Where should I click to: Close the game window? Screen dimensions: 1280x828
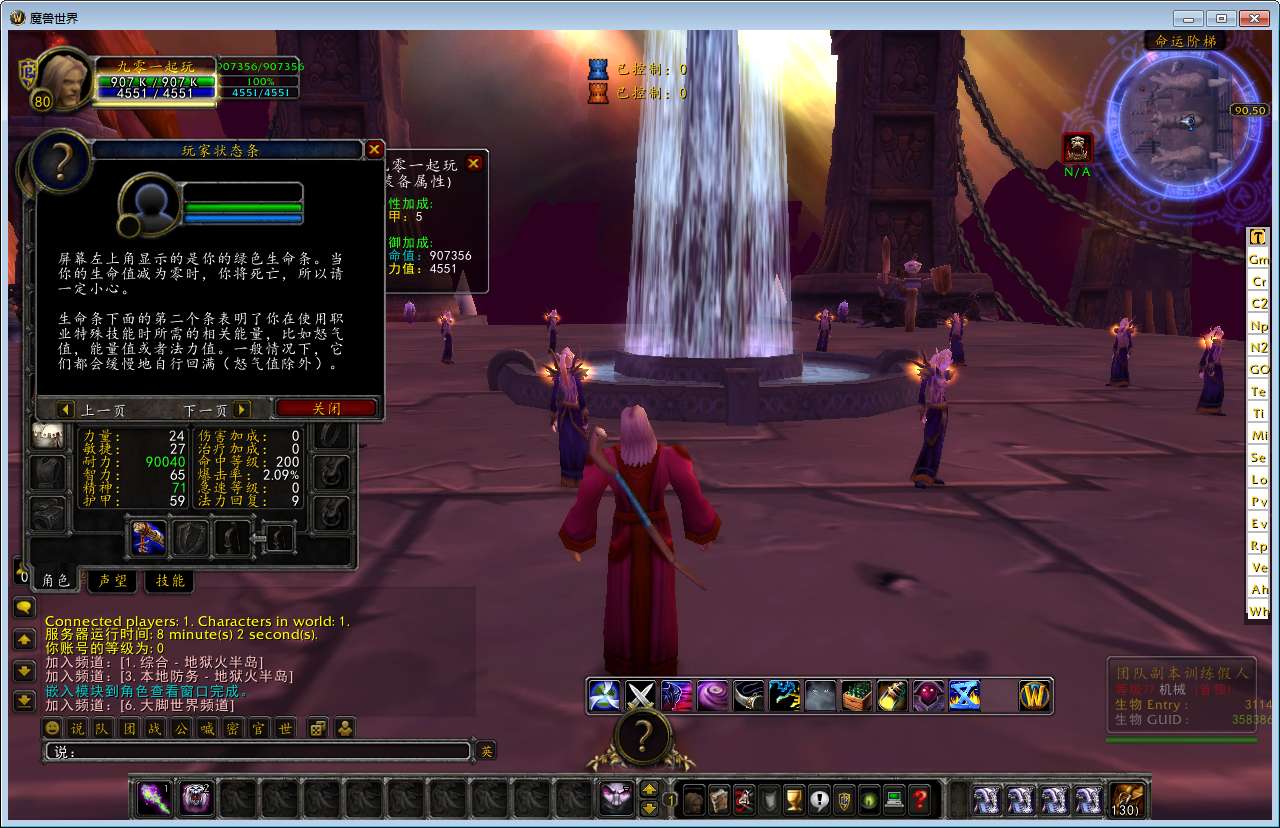[1254, 18]
